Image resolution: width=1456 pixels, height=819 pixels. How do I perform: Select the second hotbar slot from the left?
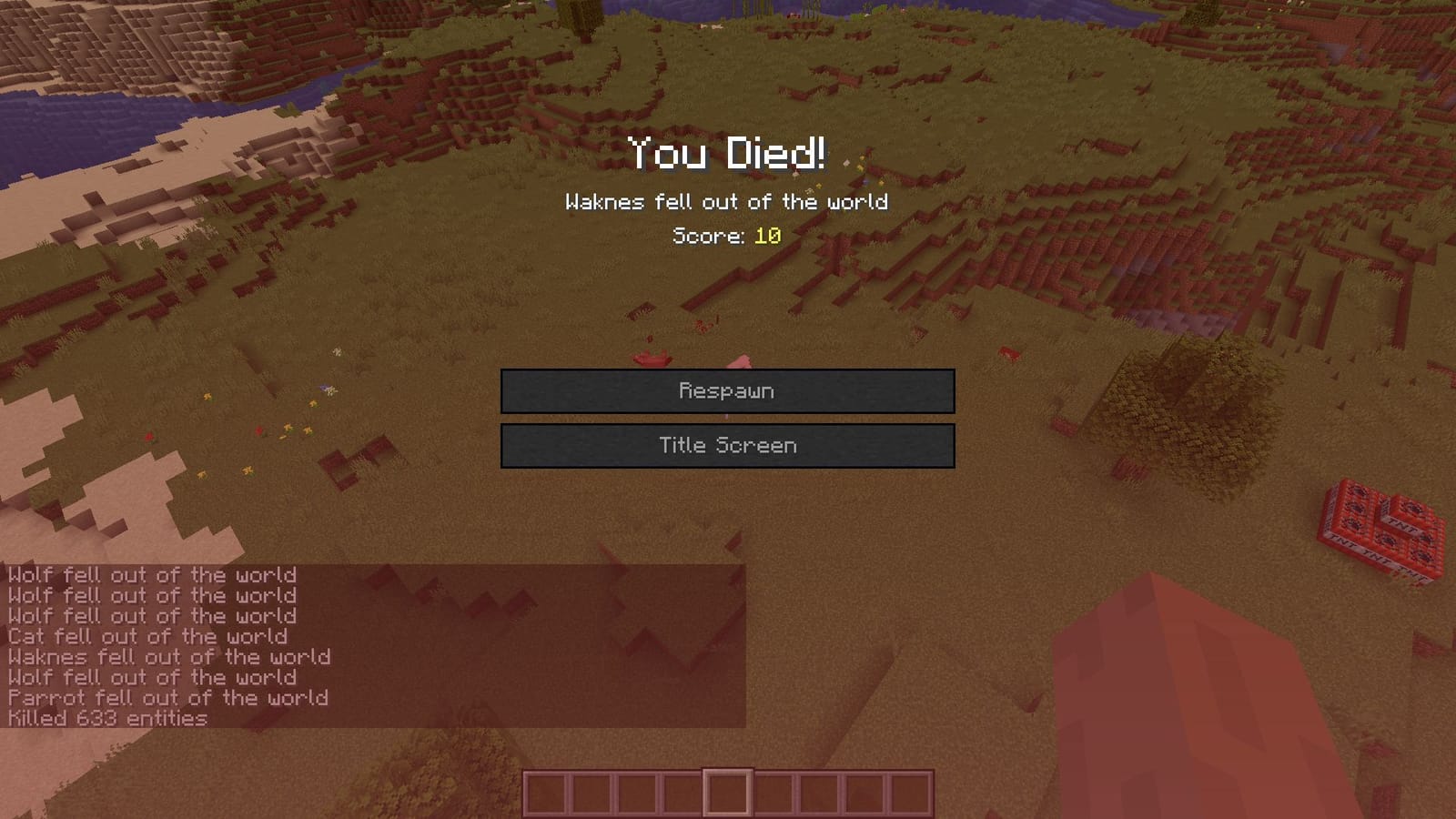coord(590,791)
